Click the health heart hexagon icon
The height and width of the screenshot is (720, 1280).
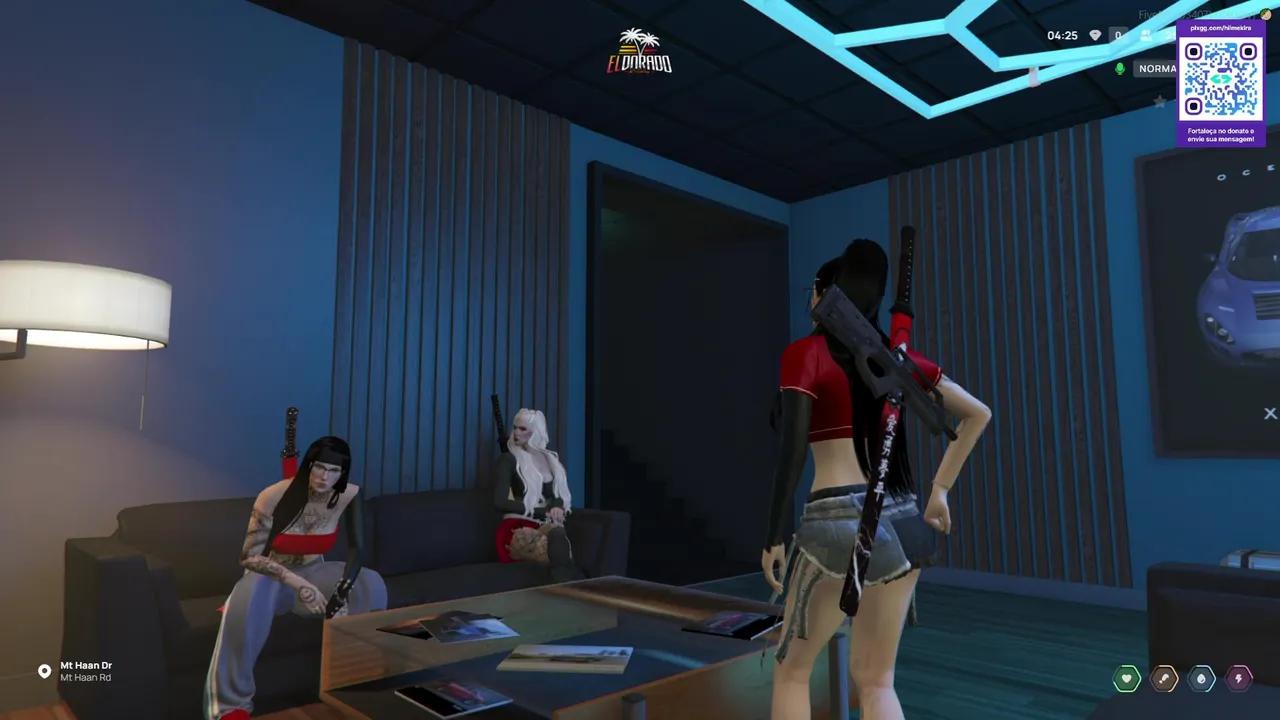(x=1126, y=678)
